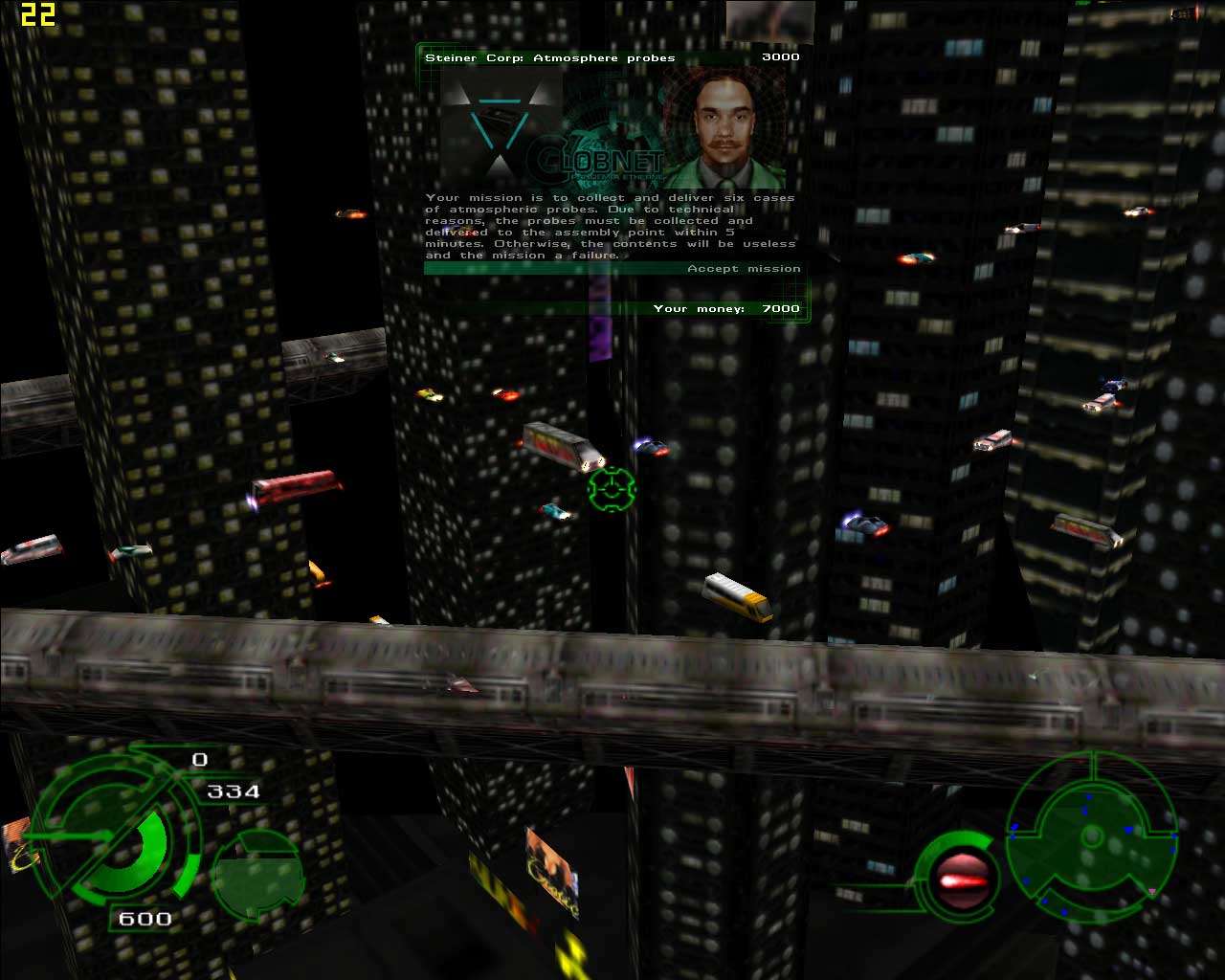The width and height of the screenshot is (1225, 980).
Task: Click the contact portrait in mission panel
Action: click(x=724, y=128)
